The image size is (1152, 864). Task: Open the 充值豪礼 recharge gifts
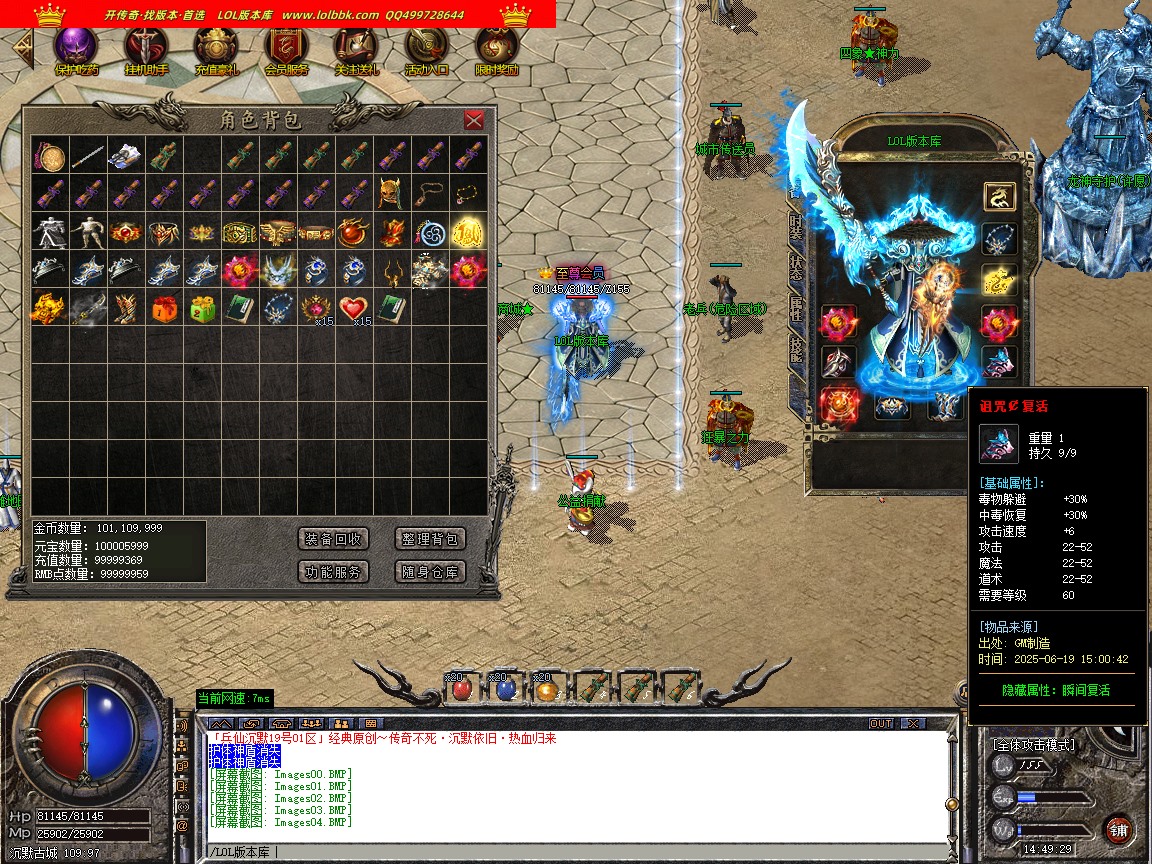click(216, 50)
